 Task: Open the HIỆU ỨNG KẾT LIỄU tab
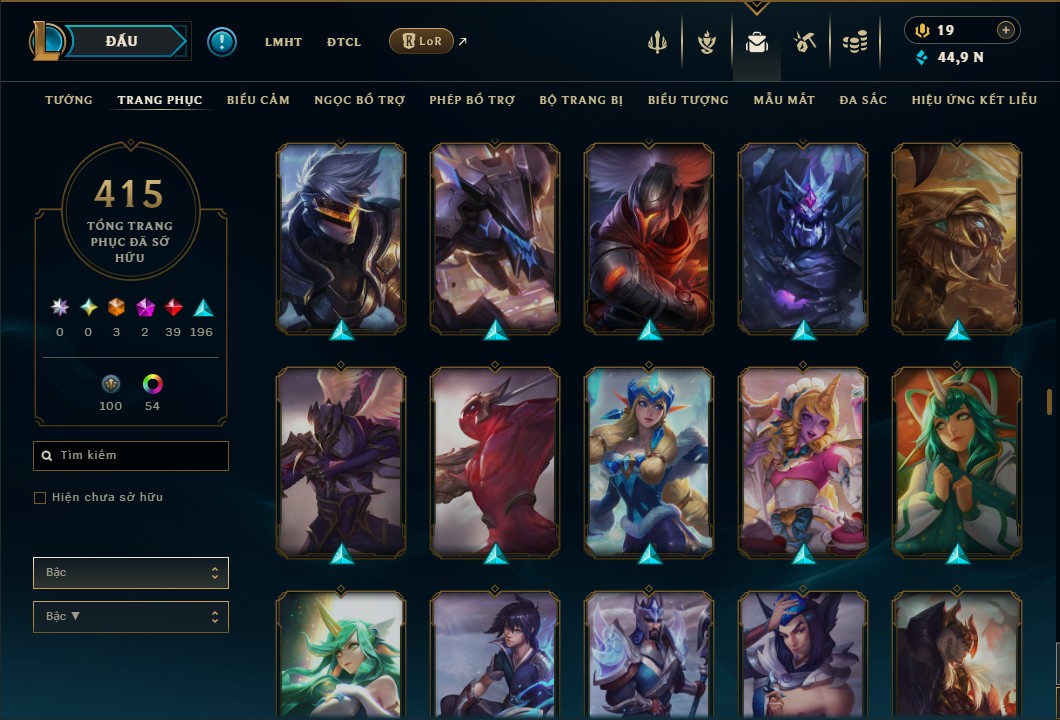[x=974, y=100]
